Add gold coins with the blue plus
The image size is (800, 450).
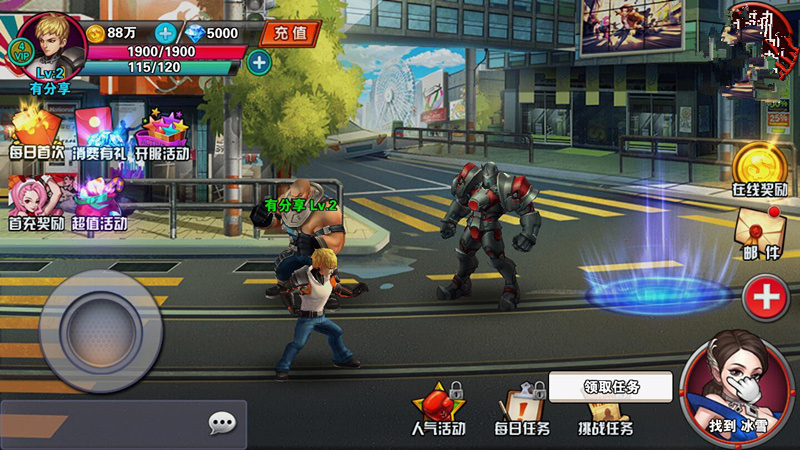tap(164, 33)
